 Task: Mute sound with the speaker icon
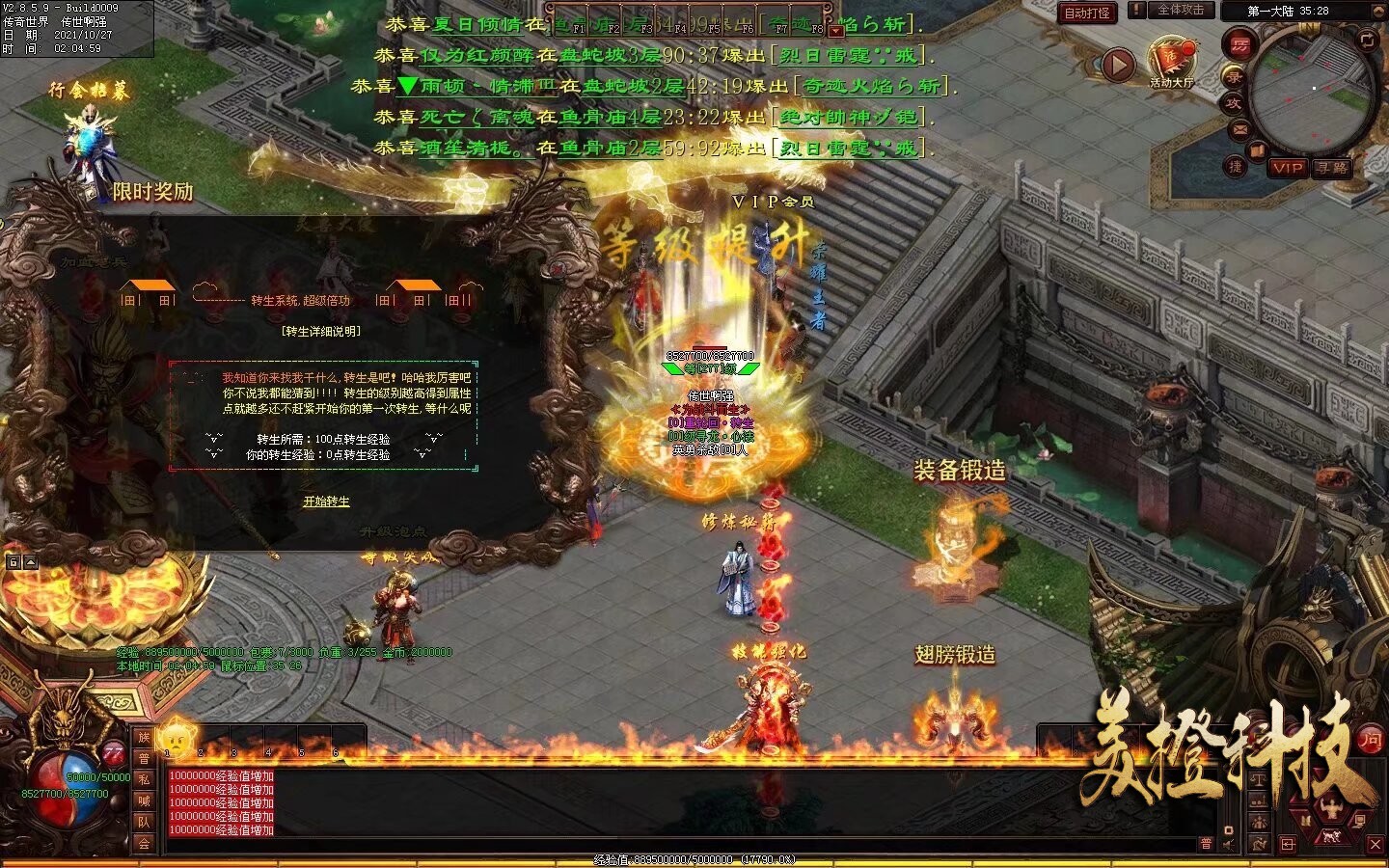[x=1226, y=844]
